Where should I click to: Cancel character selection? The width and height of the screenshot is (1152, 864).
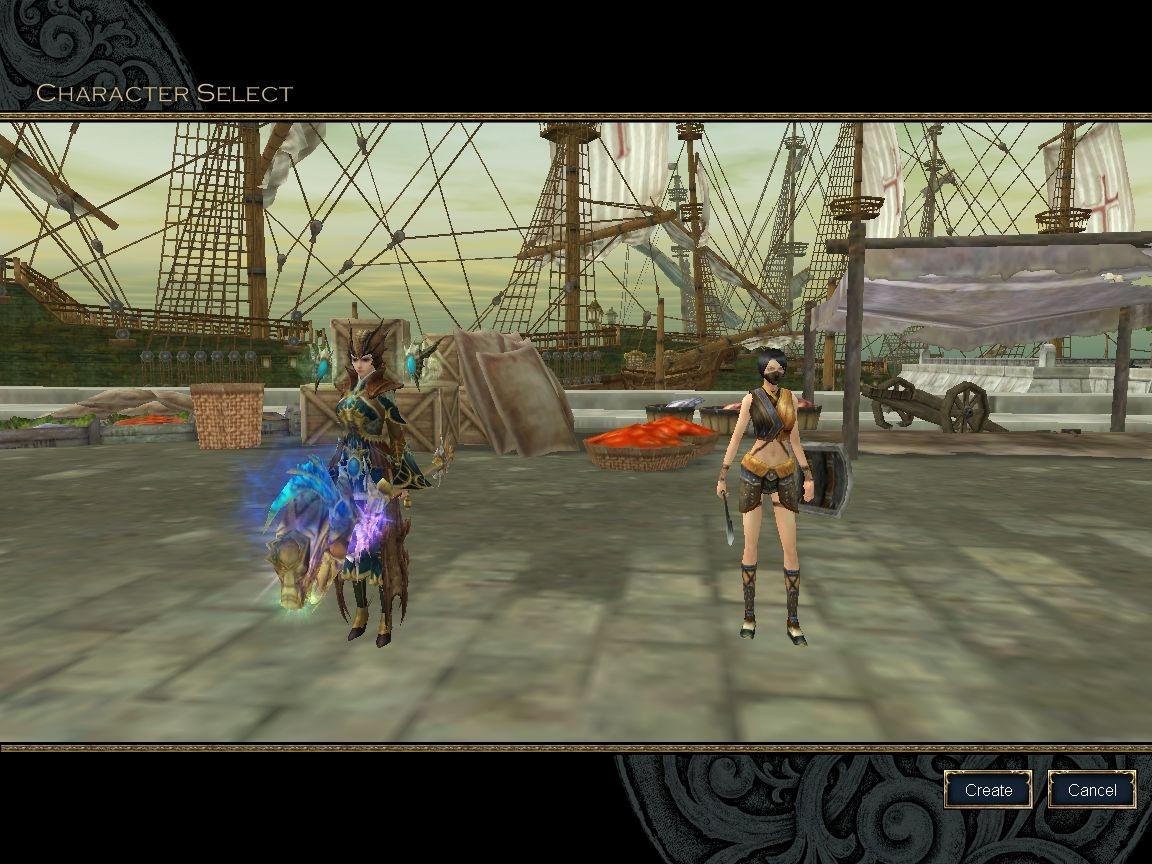[x=1091, y=790]
